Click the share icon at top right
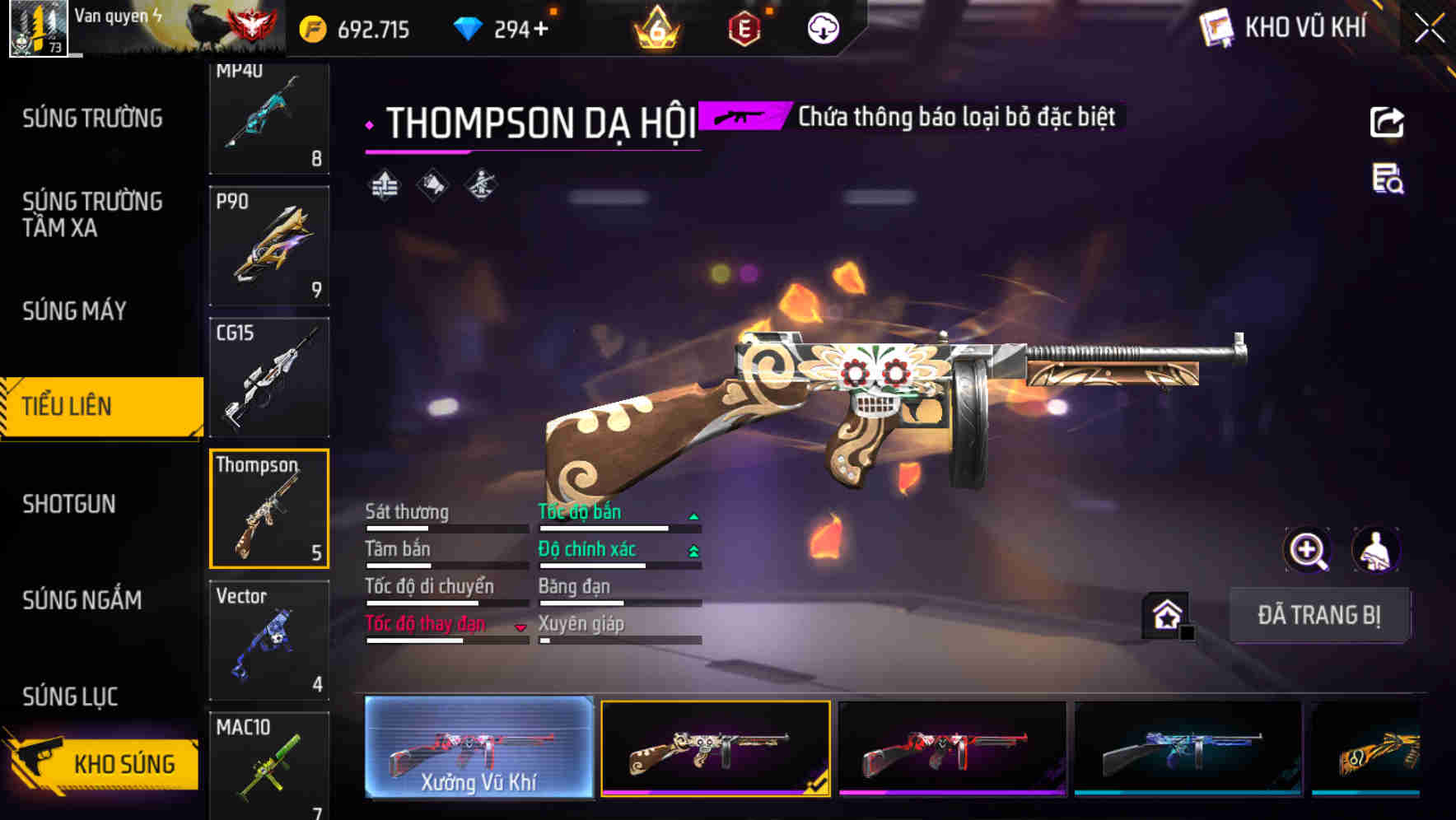 pos(1388,122)
